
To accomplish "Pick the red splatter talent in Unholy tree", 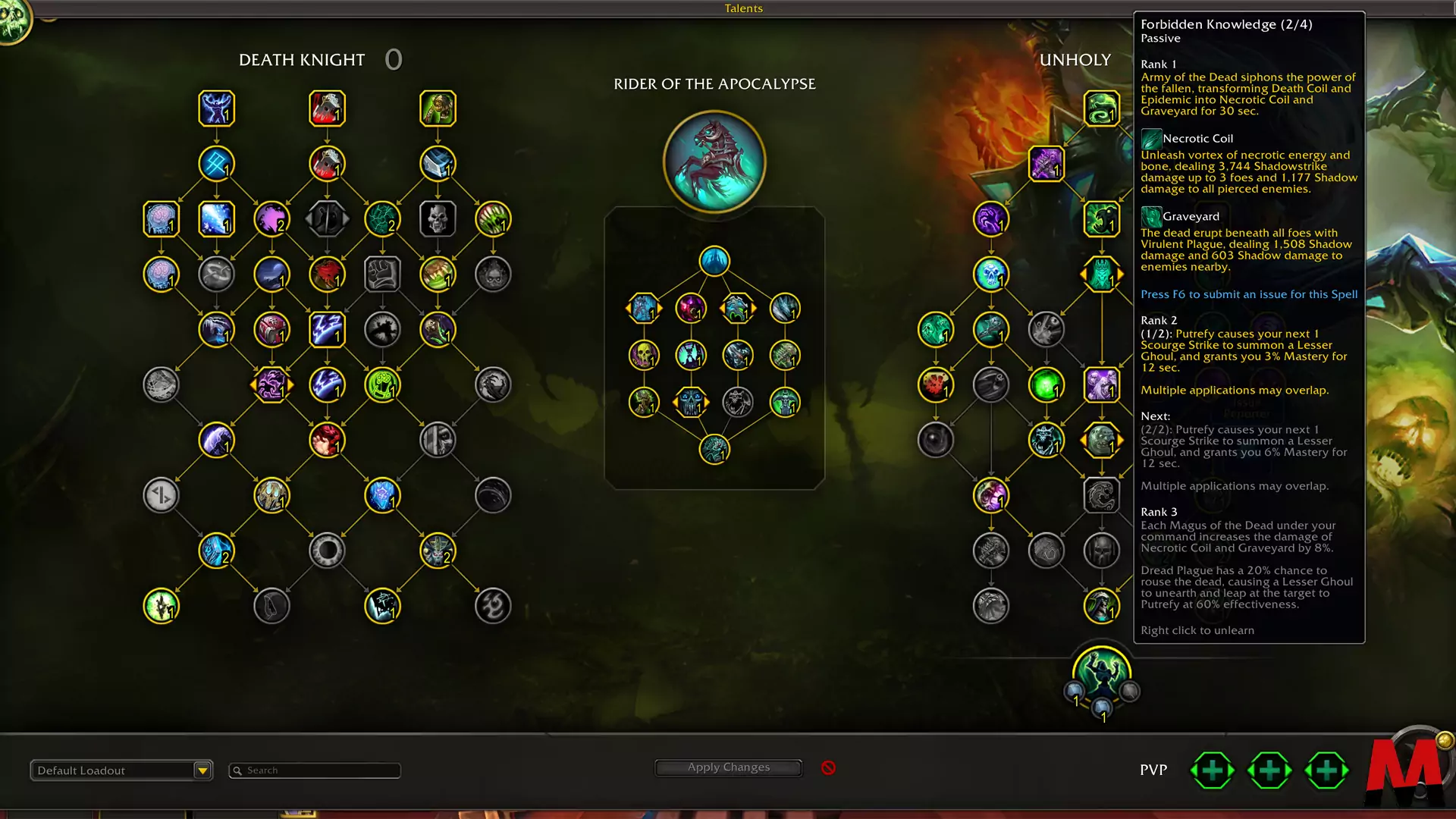I will (936, 385).
